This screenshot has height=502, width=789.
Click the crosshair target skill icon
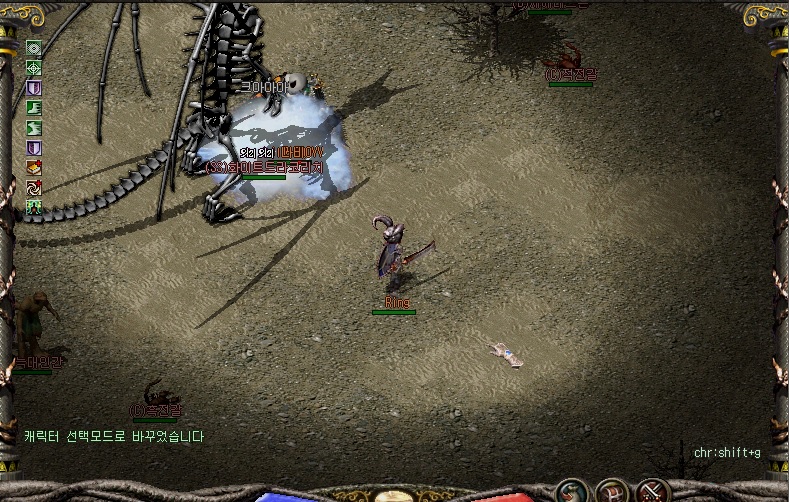[34, 68]
